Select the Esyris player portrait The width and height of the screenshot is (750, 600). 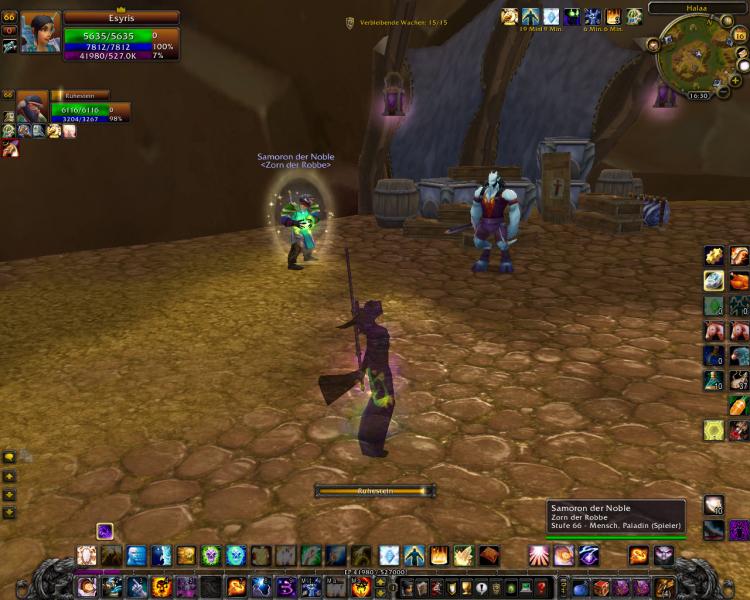(x=39, y=32)
